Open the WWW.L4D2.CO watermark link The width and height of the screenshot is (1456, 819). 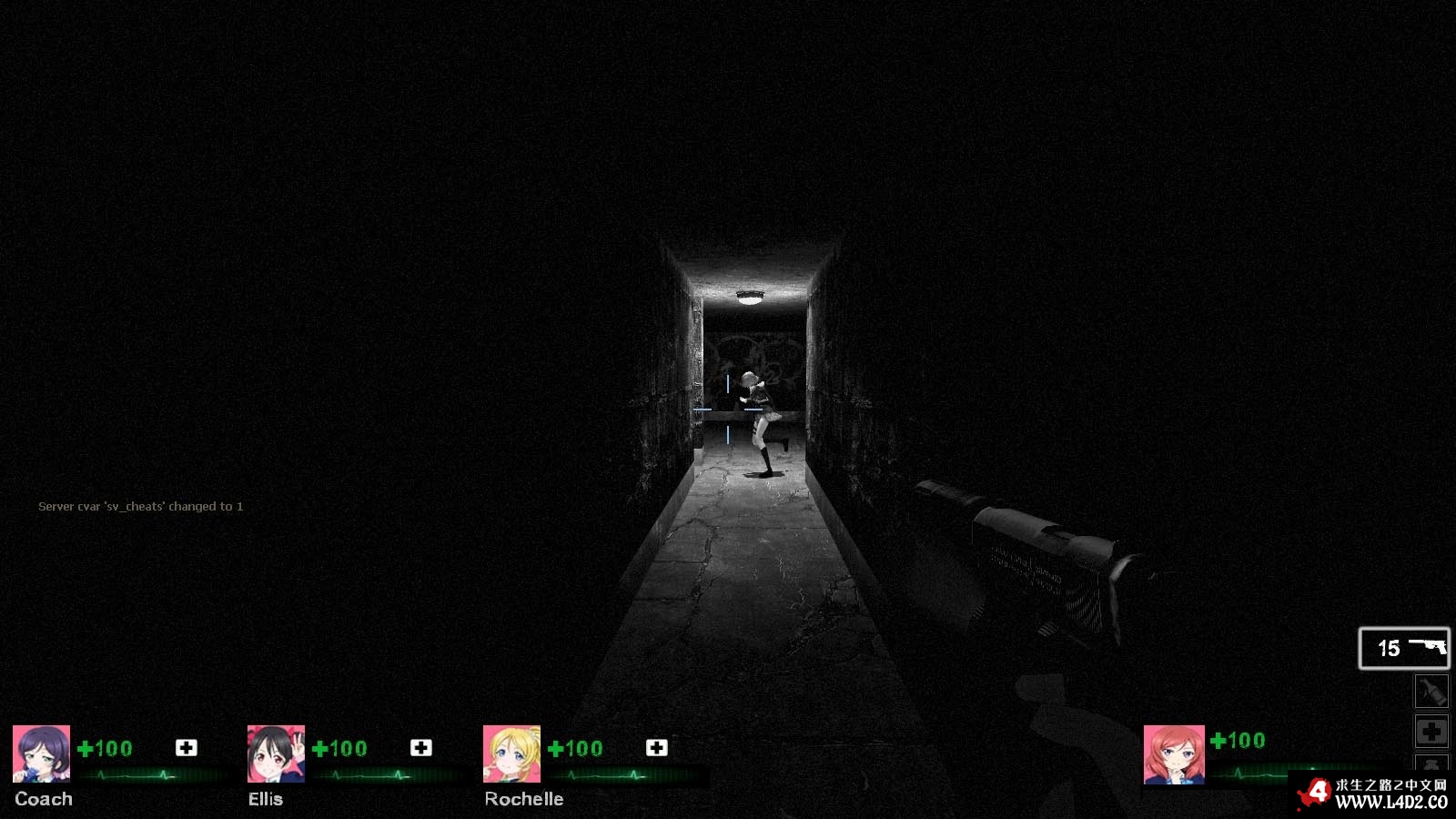click(1390, 802)
